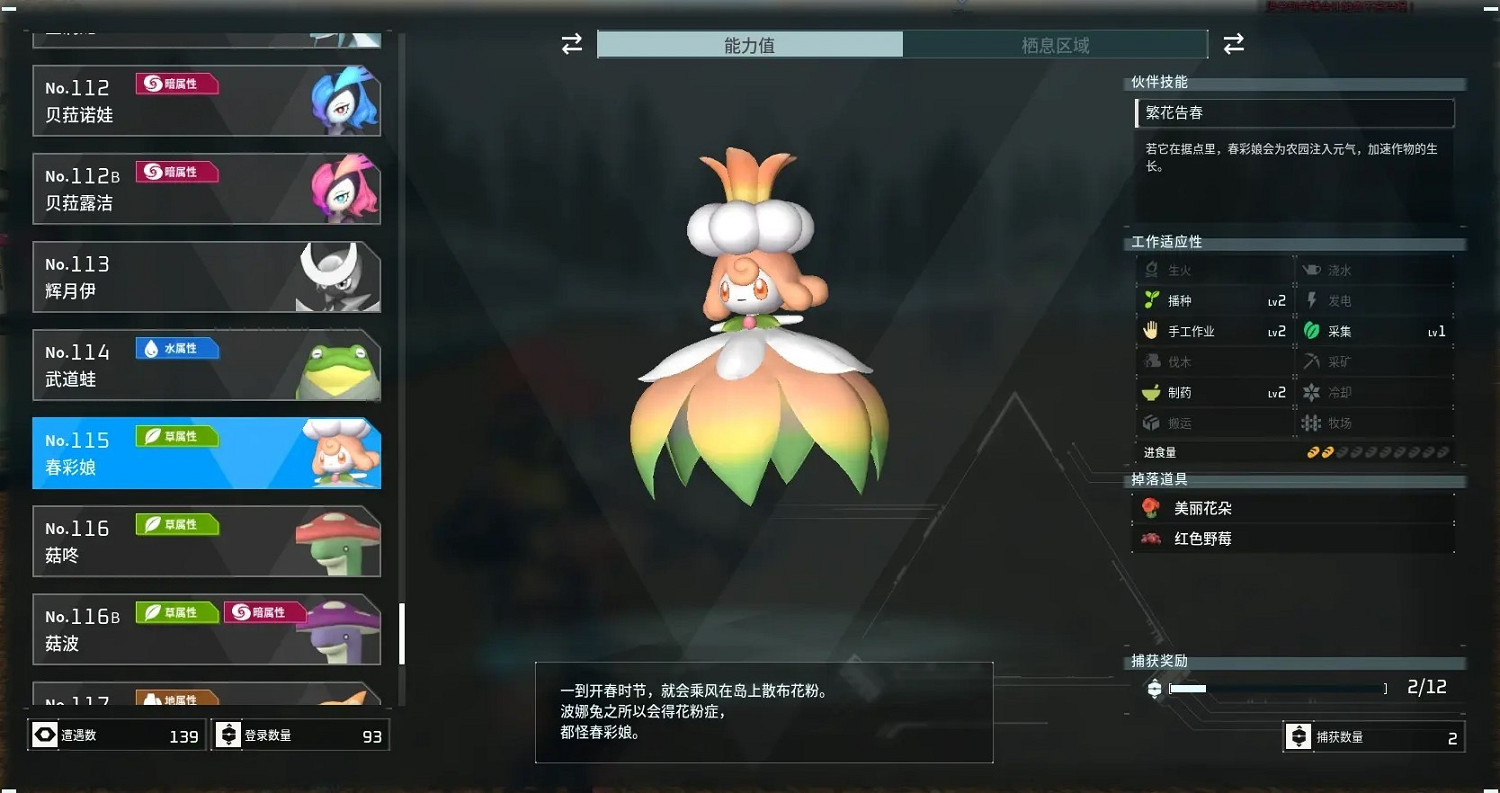The height and width of the screenshot is (793, 1500).
Task: Click the right swap arrows near 栖息区域
Action: click(x=1233, y=44)
